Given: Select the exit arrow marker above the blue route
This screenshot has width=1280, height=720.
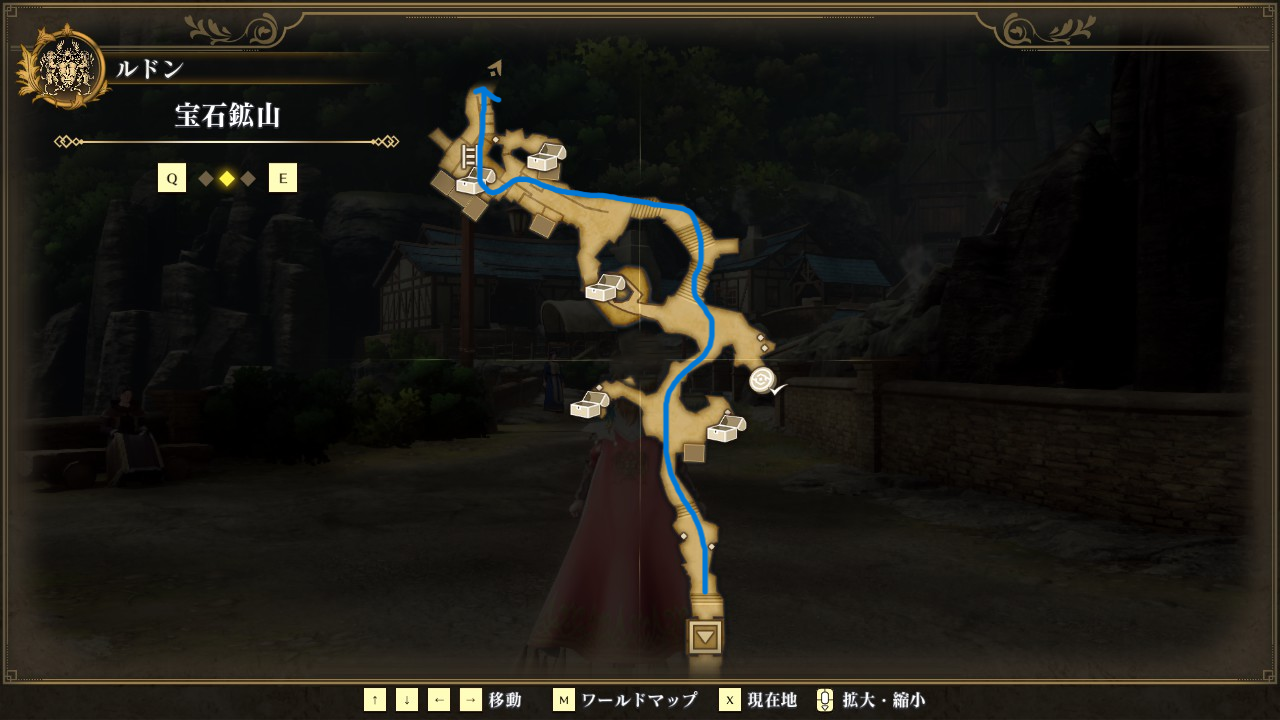Looking at the screenshot, I should click(x=494, y=68).
